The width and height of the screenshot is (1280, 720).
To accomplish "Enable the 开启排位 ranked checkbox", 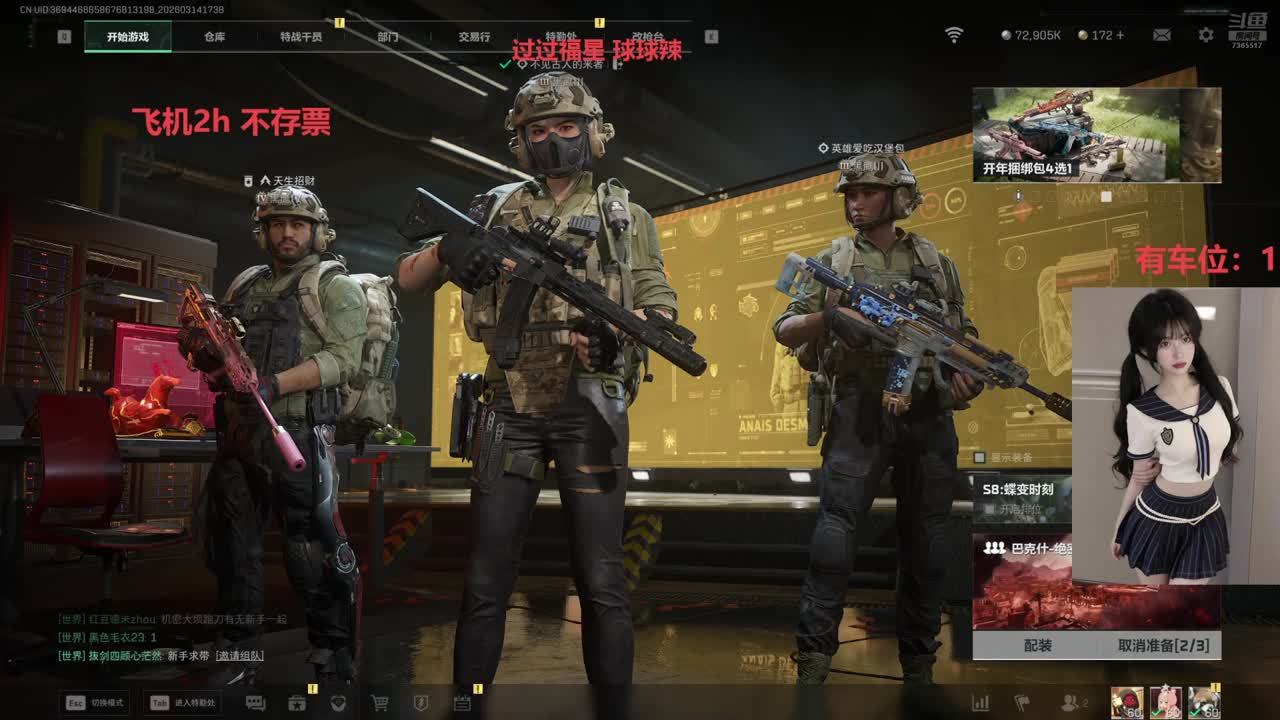I will [x=991, y=509].
